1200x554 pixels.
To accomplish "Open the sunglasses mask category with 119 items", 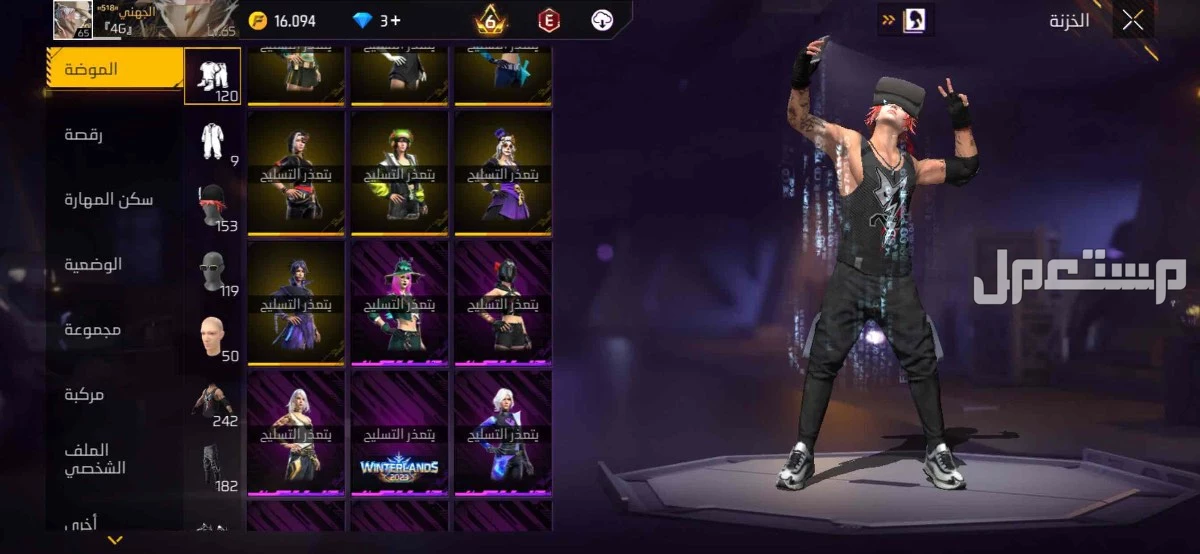I will (x=212, y=270).
